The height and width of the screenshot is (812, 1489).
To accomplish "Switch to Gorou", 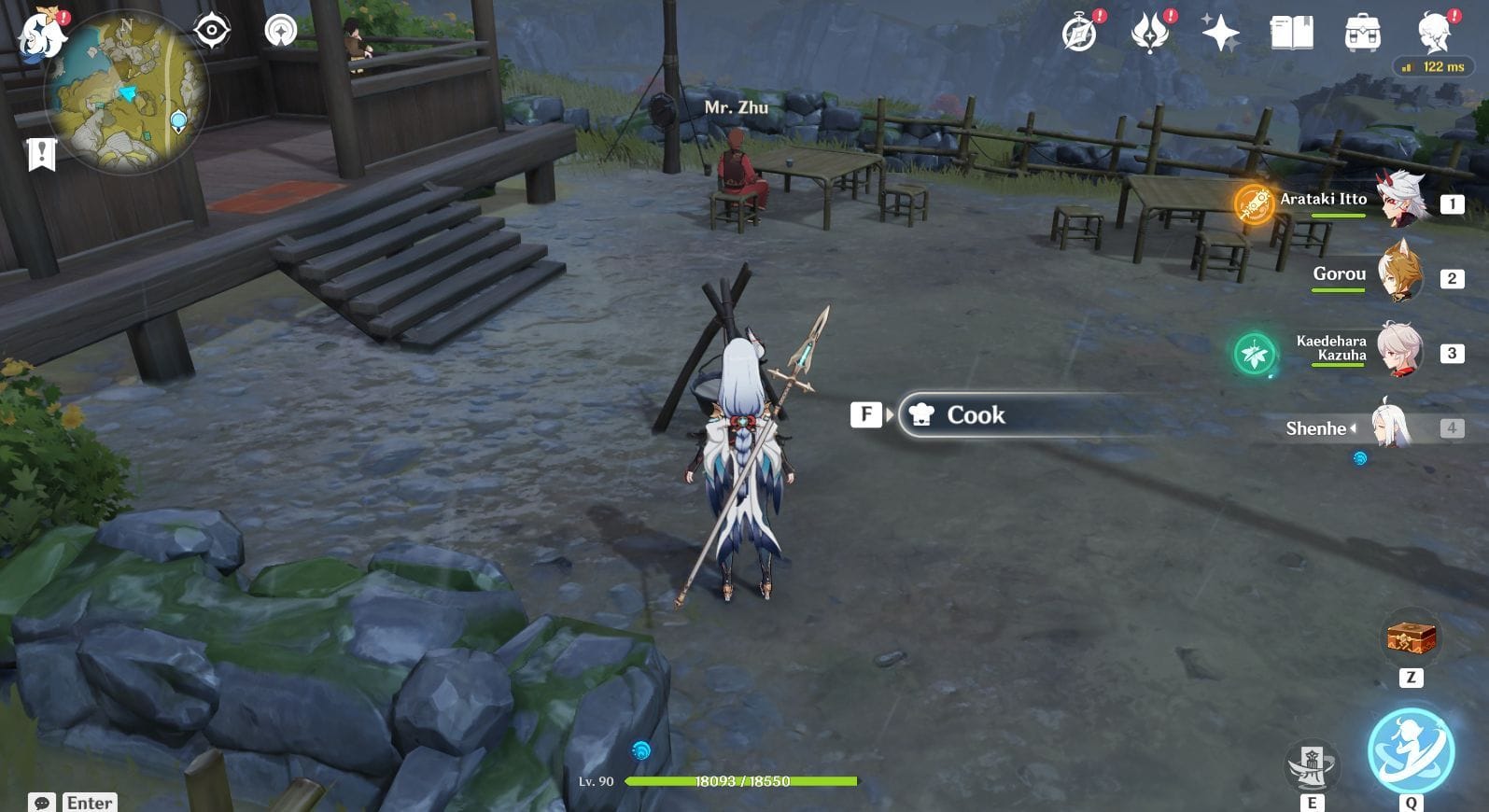I will click(x=1400, y=275).
